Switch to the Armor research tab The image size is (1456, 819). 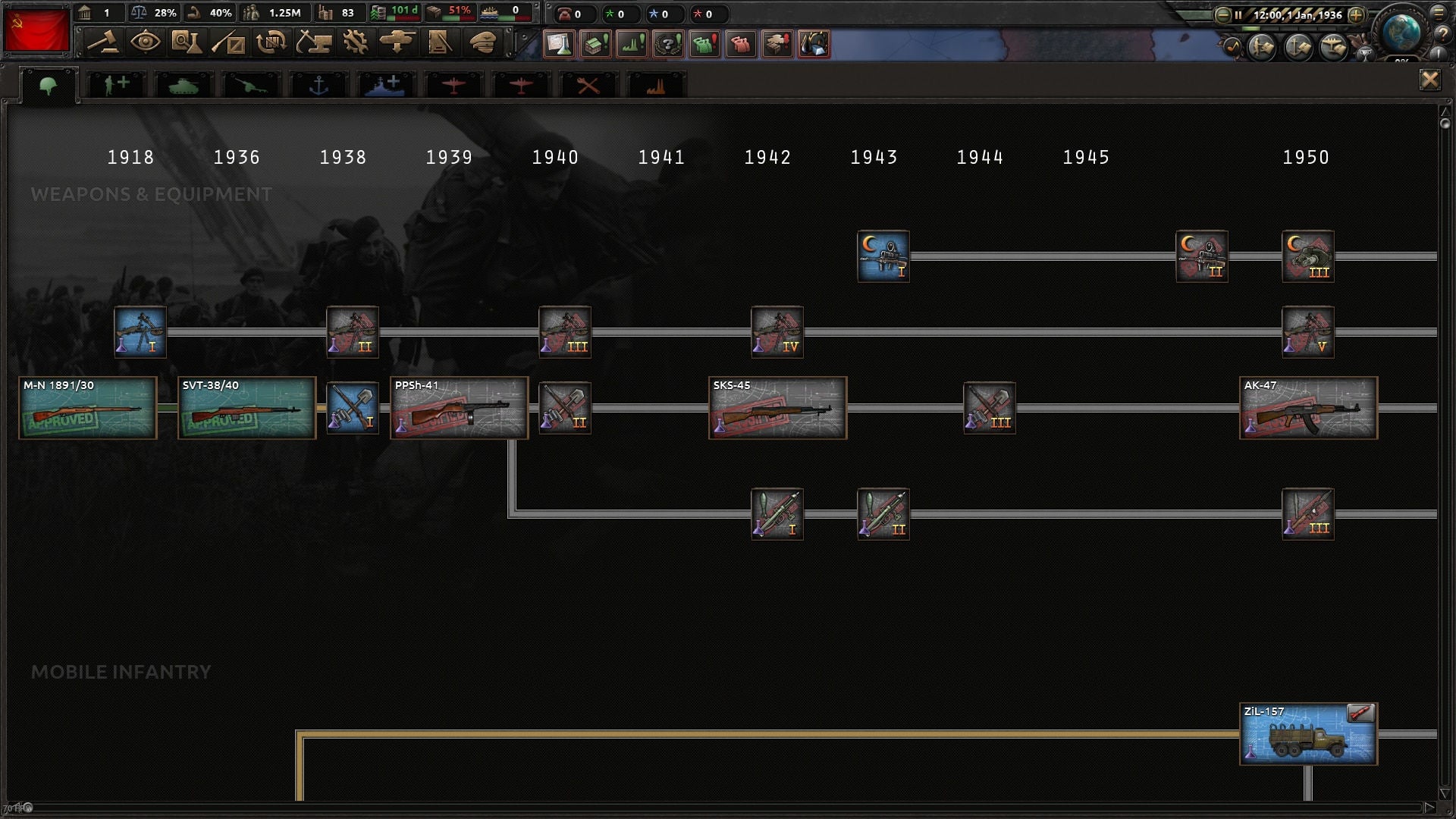pyautogui.click(x=182, y=83)
